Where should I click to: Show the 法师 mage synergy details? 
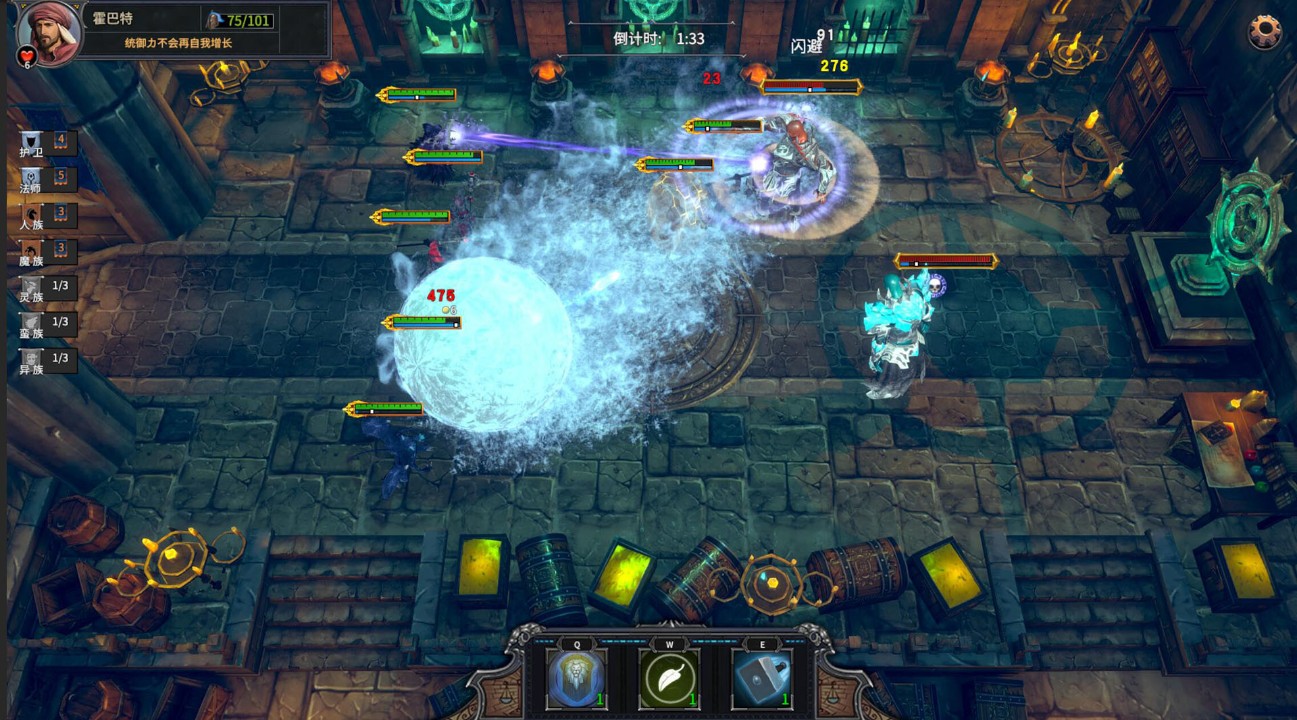coord(33,180)
